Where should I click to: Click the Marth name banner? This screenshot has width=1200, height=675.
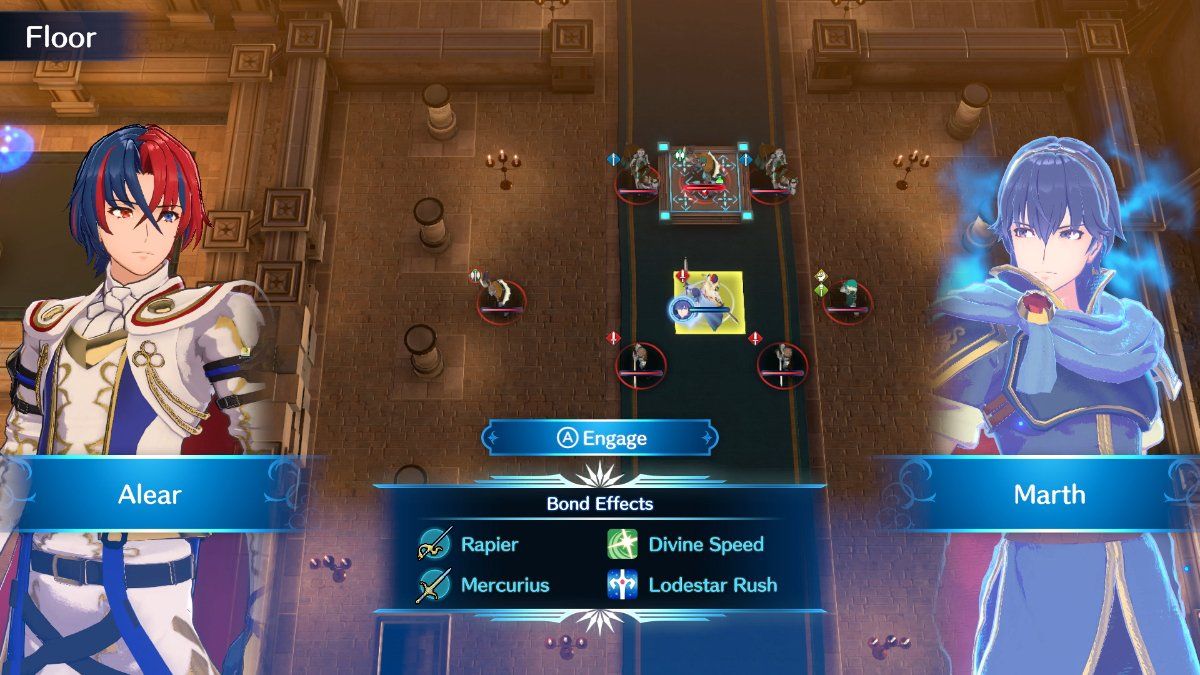1049,494
